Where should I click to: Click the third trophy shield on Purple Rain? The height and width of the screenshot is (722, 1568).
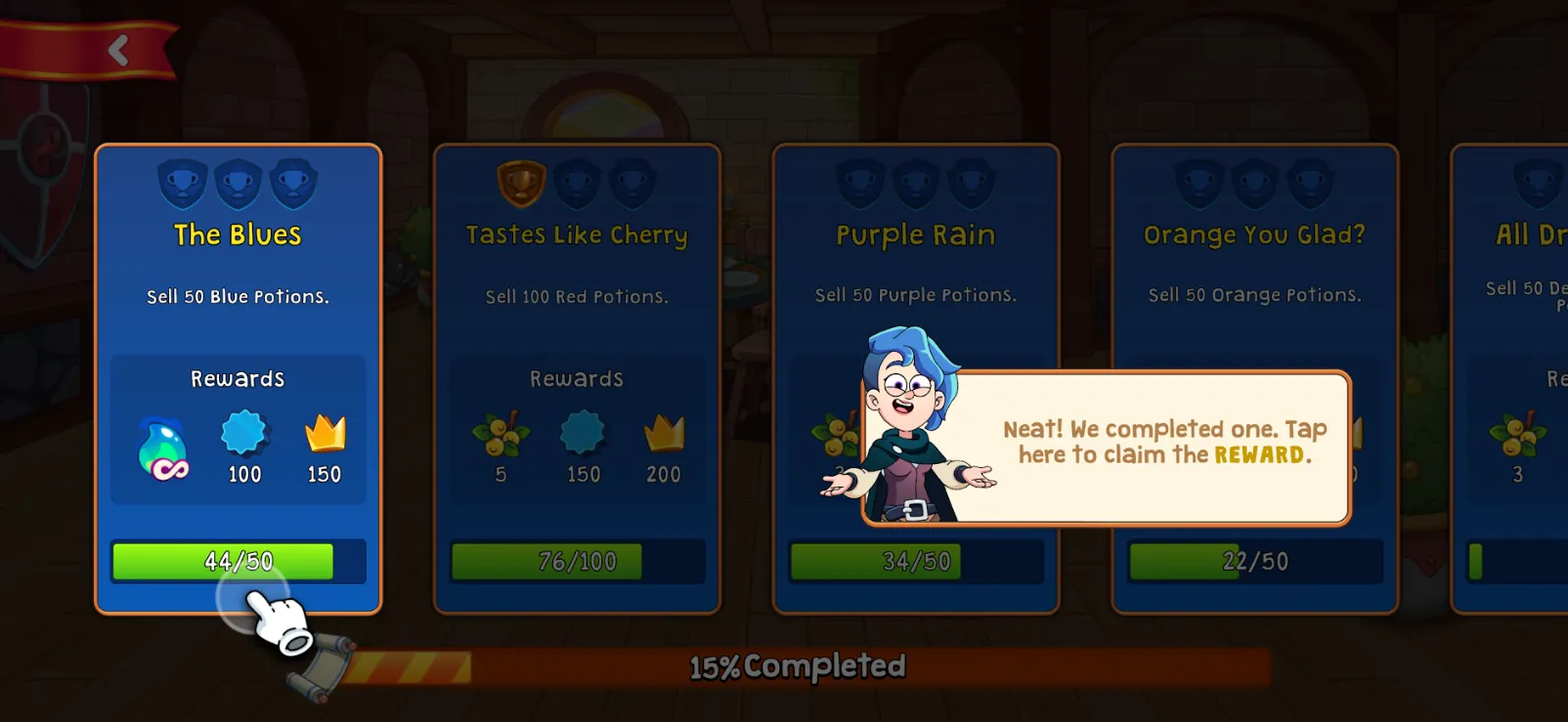(x=971, y=182)
